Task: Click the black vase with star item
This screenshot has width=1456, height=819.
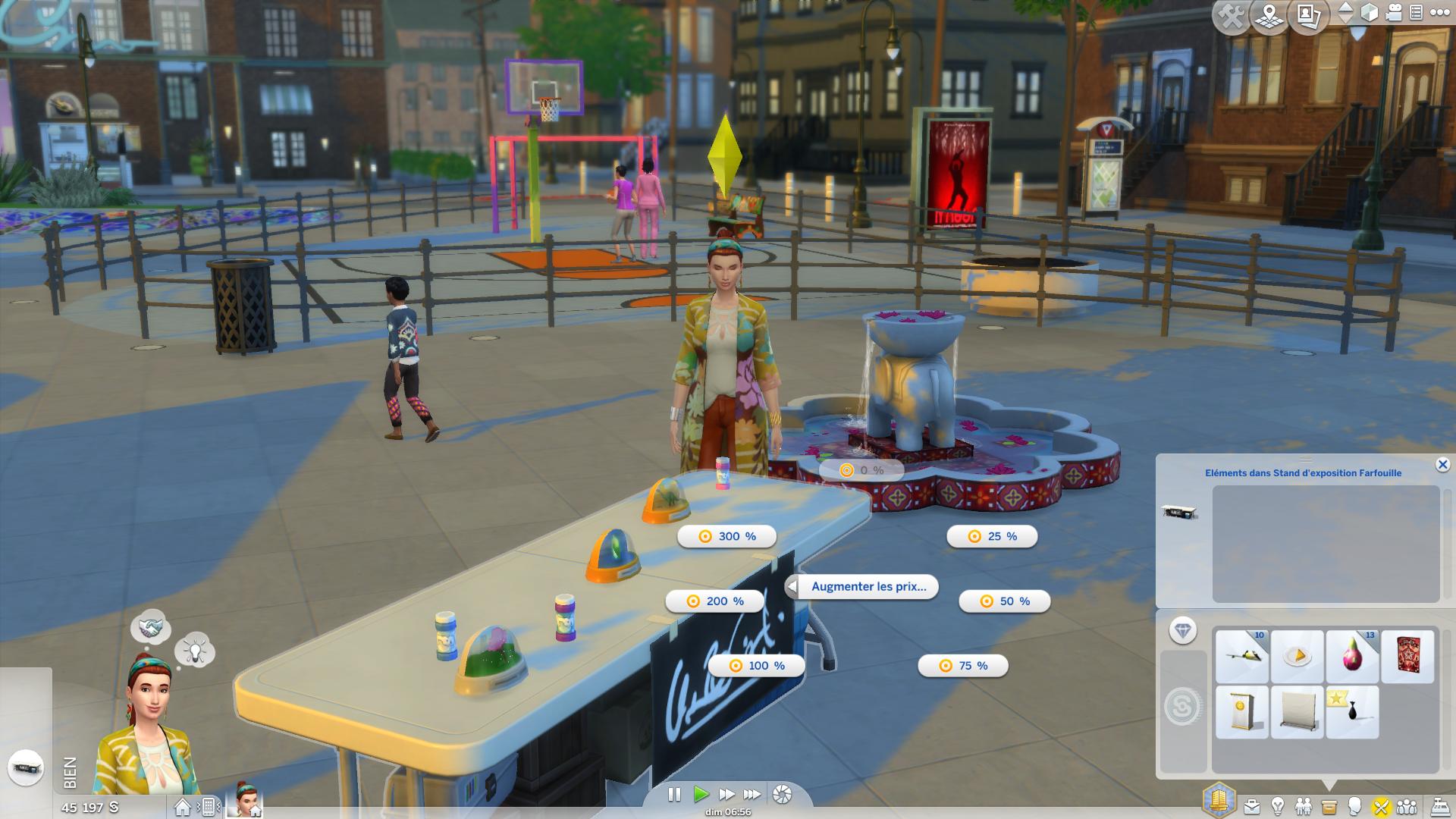Action: 1352,713
